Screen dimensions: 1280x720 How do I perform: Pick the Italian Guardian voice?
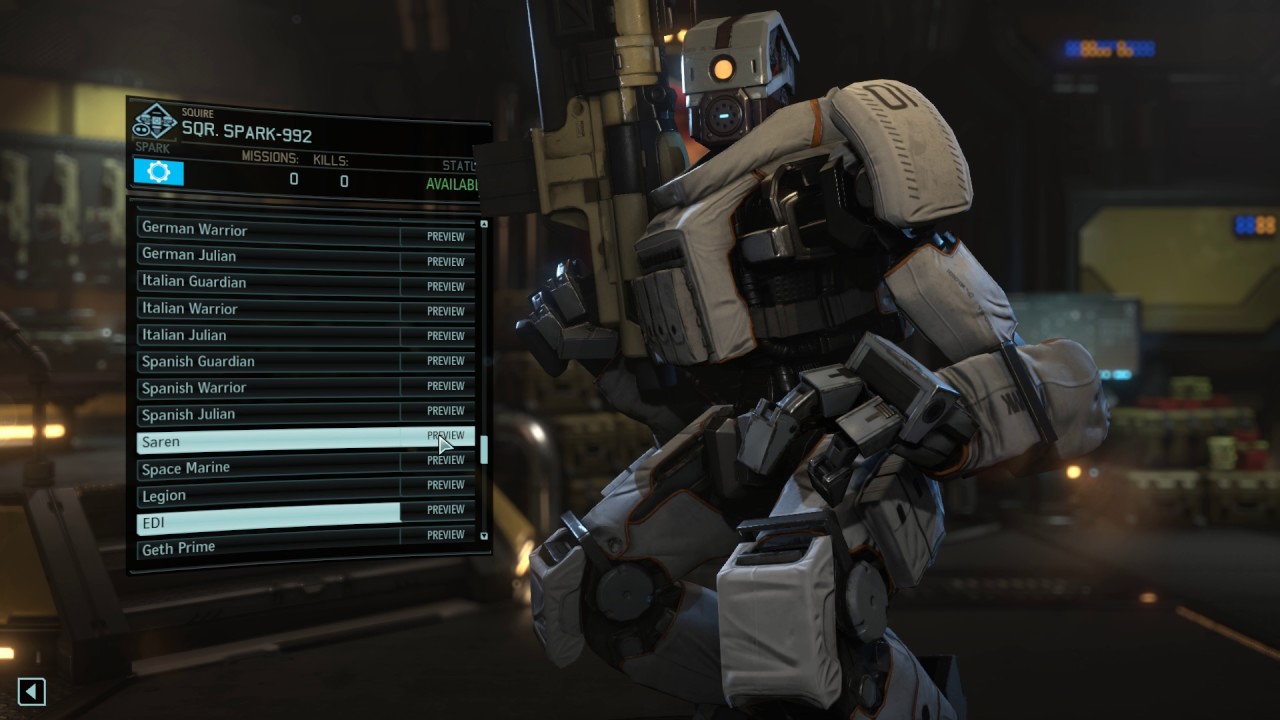tap(268, 282)
